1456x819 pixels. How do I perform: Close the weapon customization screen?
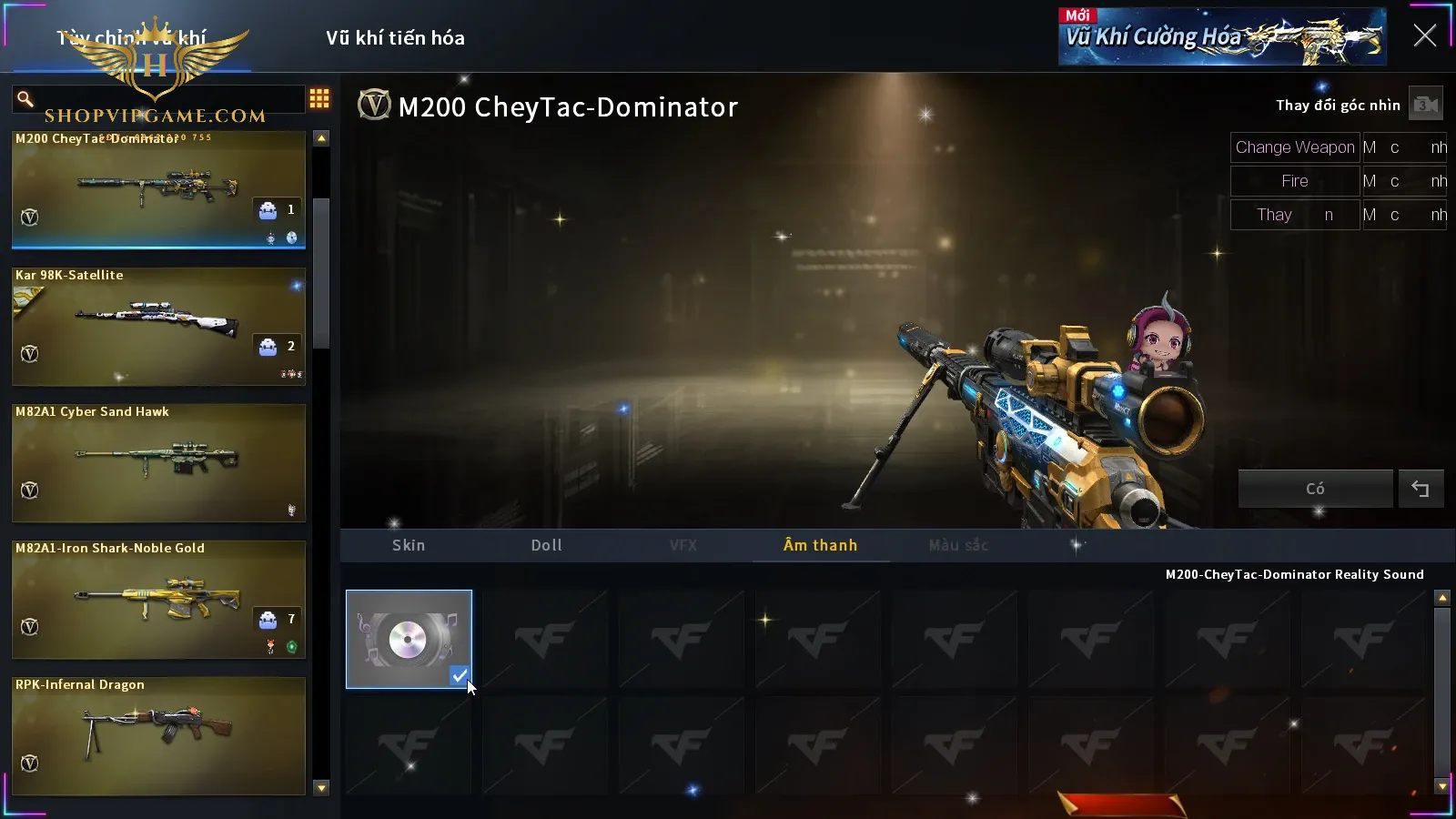1424,36
